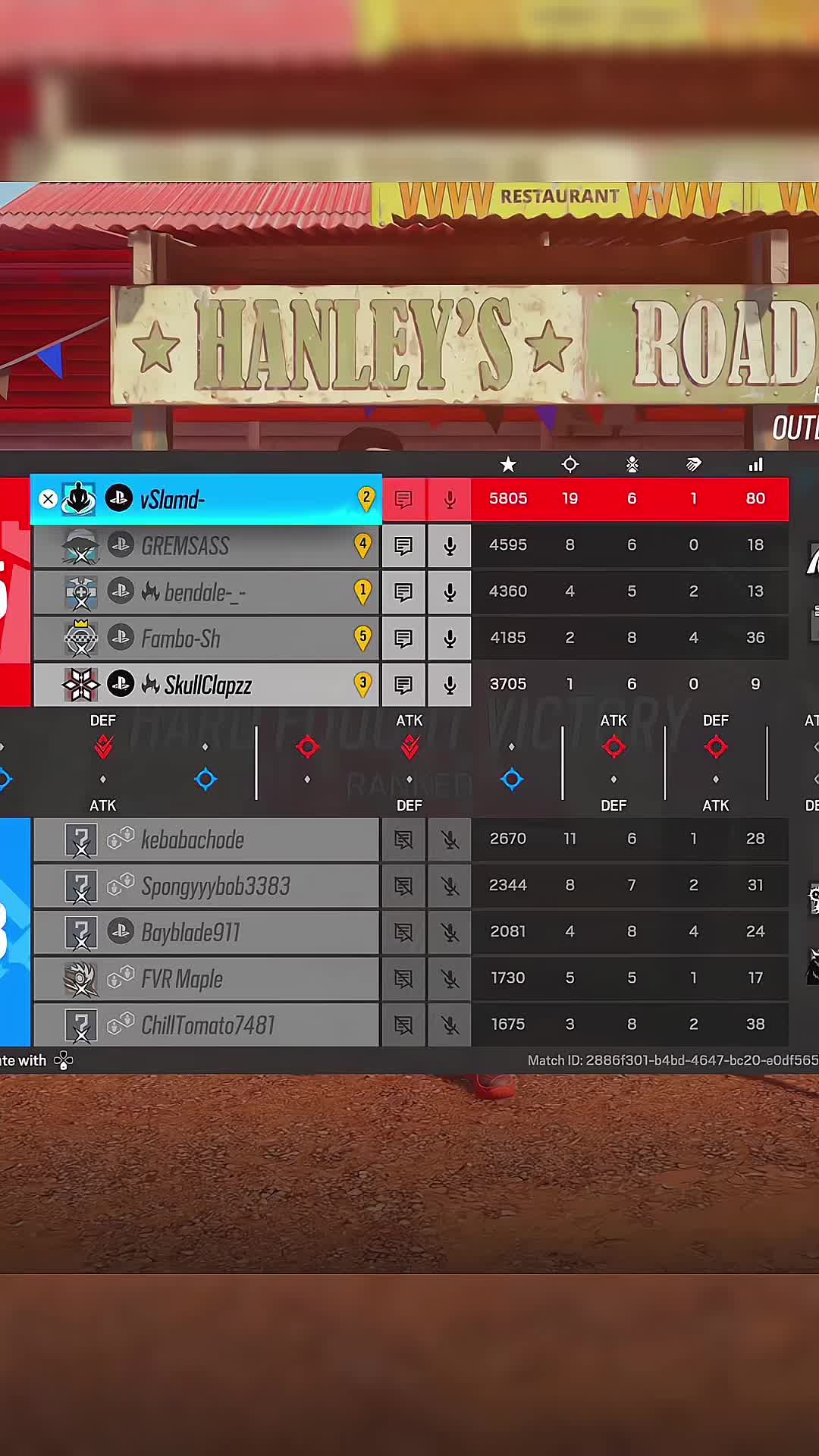Image resolution: width=819 pixels, height=1456 pixels.
Task: Select kebabachode player row
Action: click(x=205, y=839)
